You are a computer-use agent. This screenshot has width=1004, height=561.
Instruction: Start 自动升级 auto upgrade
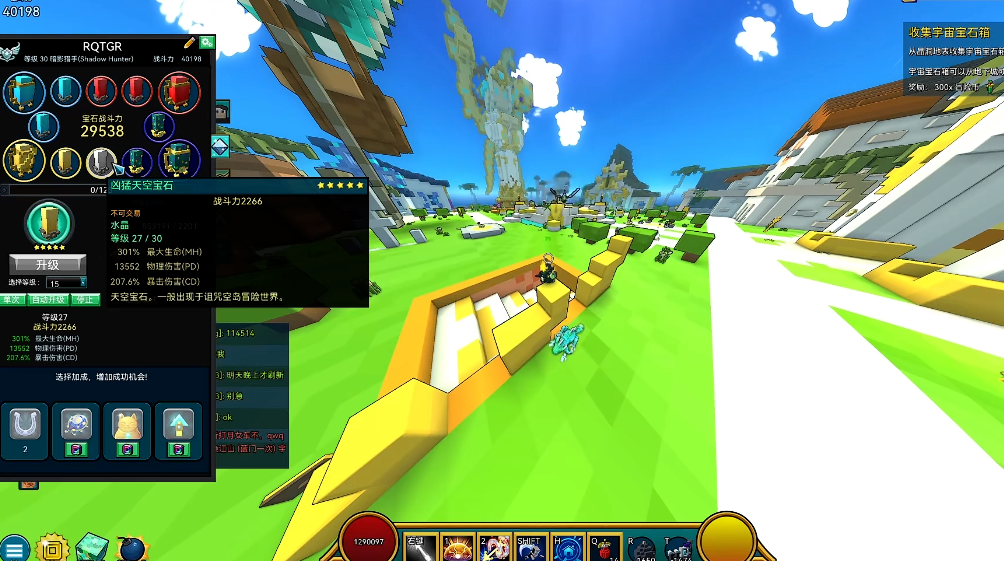47,299
